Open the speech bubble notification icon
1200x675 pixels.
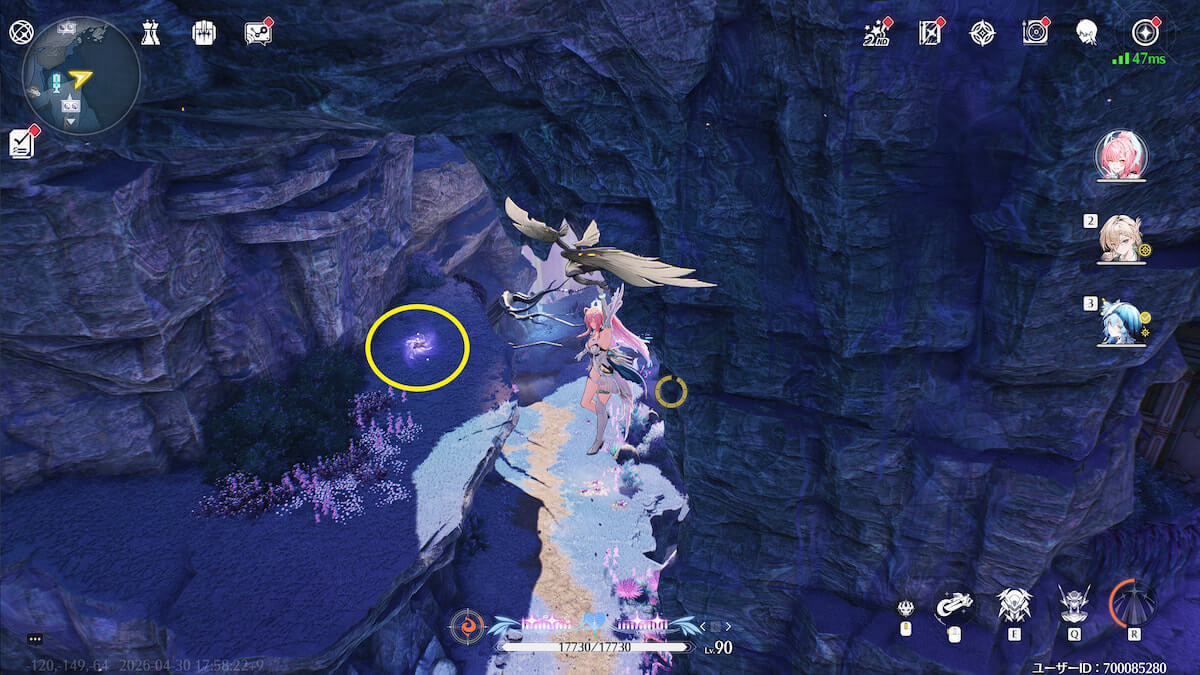[257, 33]
